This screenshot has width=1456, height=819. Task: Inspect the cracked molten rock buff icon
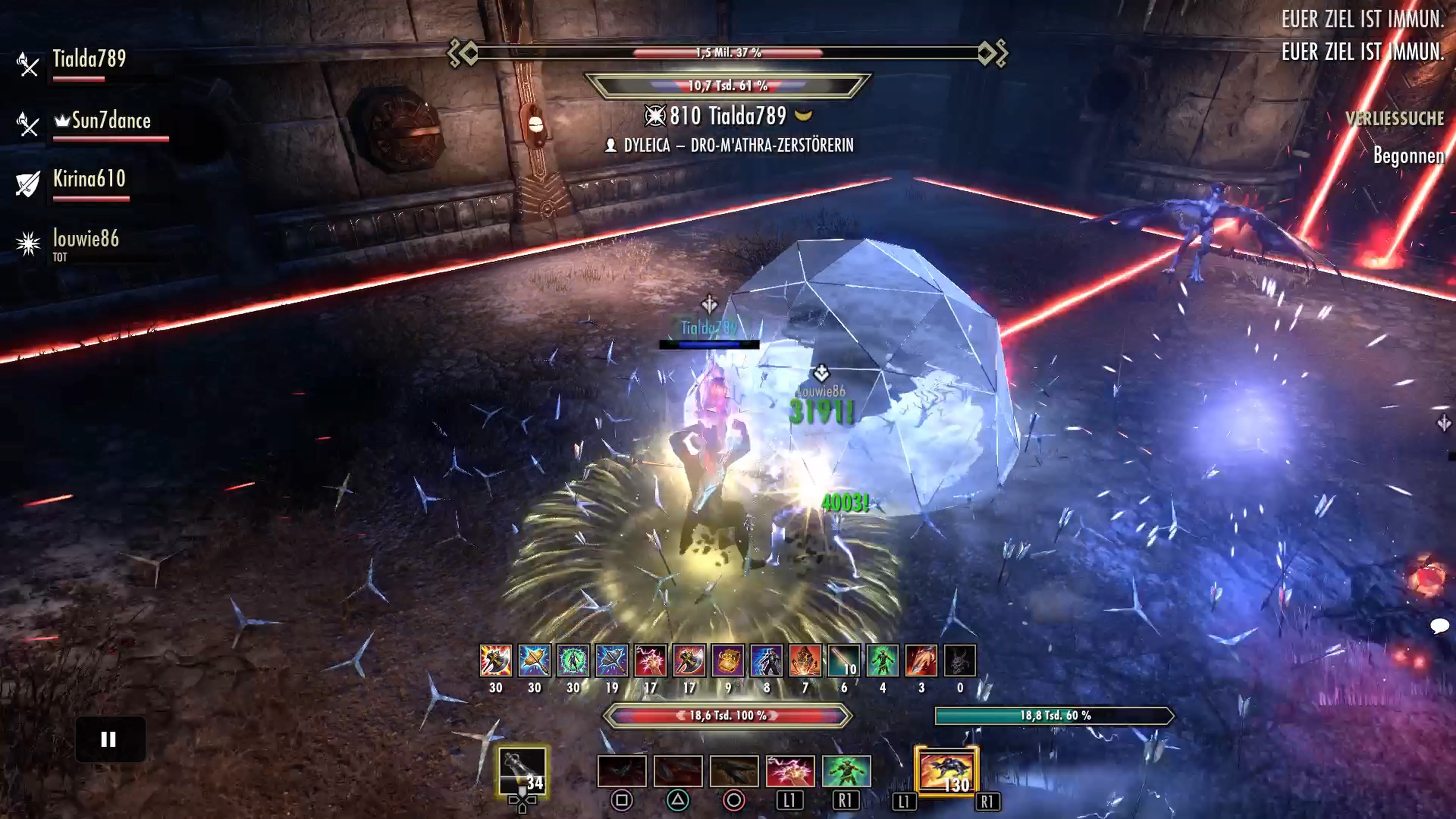coord(805,660)
